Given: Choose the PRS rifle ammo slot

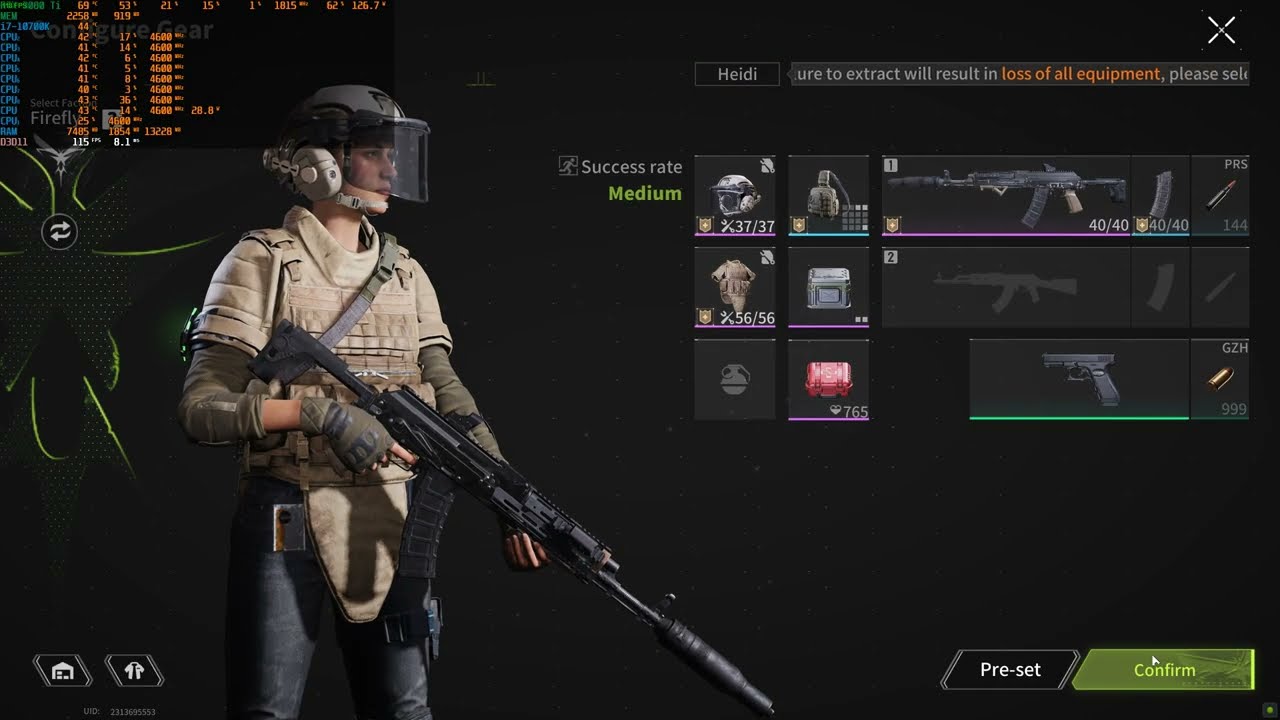Looking at the screenshot, I should coord(1220,195).
